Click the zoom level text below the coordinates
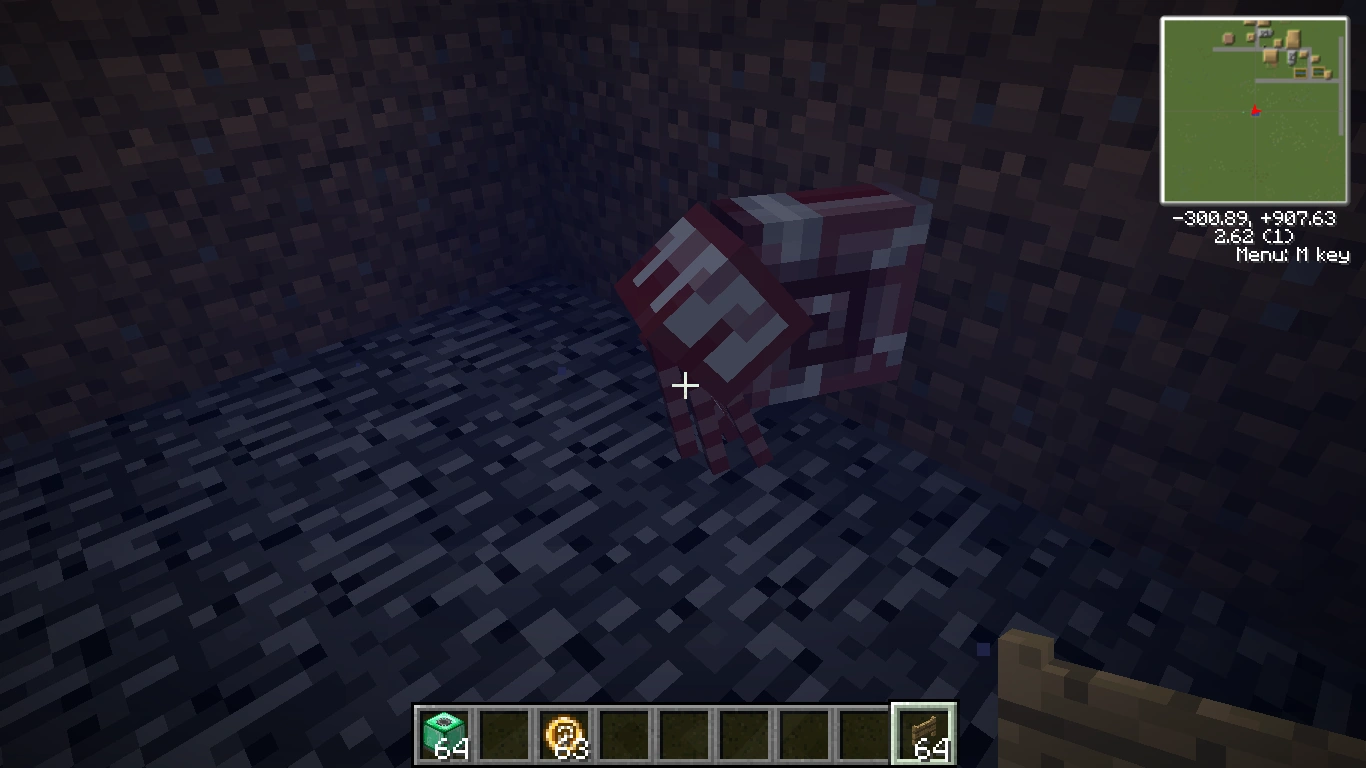The image size is (1366, 768). click(x=1254, y=237)
